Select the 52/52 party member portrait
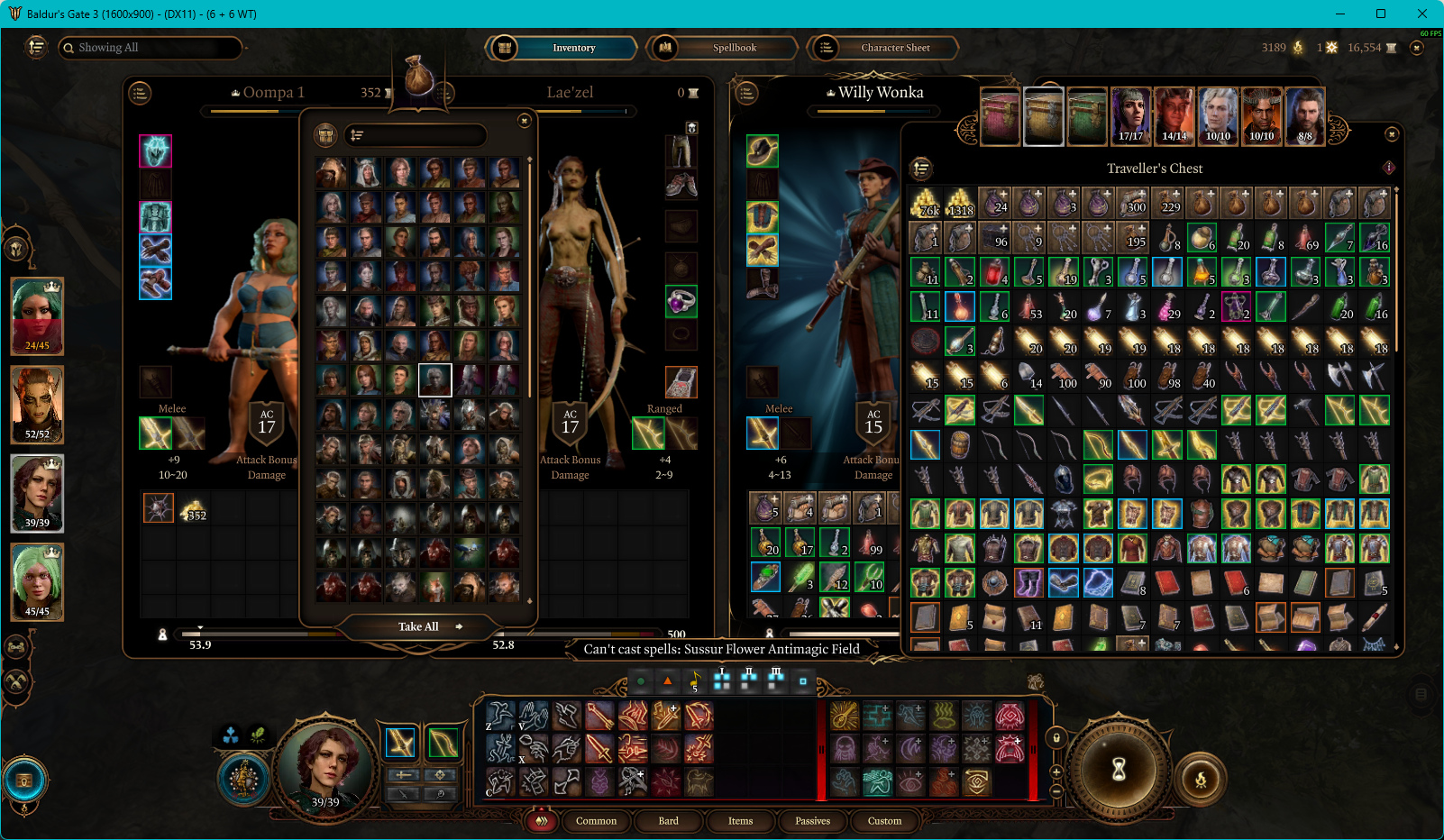The height and width of the screenshot is (840, 1444). (x=37, y=405)
